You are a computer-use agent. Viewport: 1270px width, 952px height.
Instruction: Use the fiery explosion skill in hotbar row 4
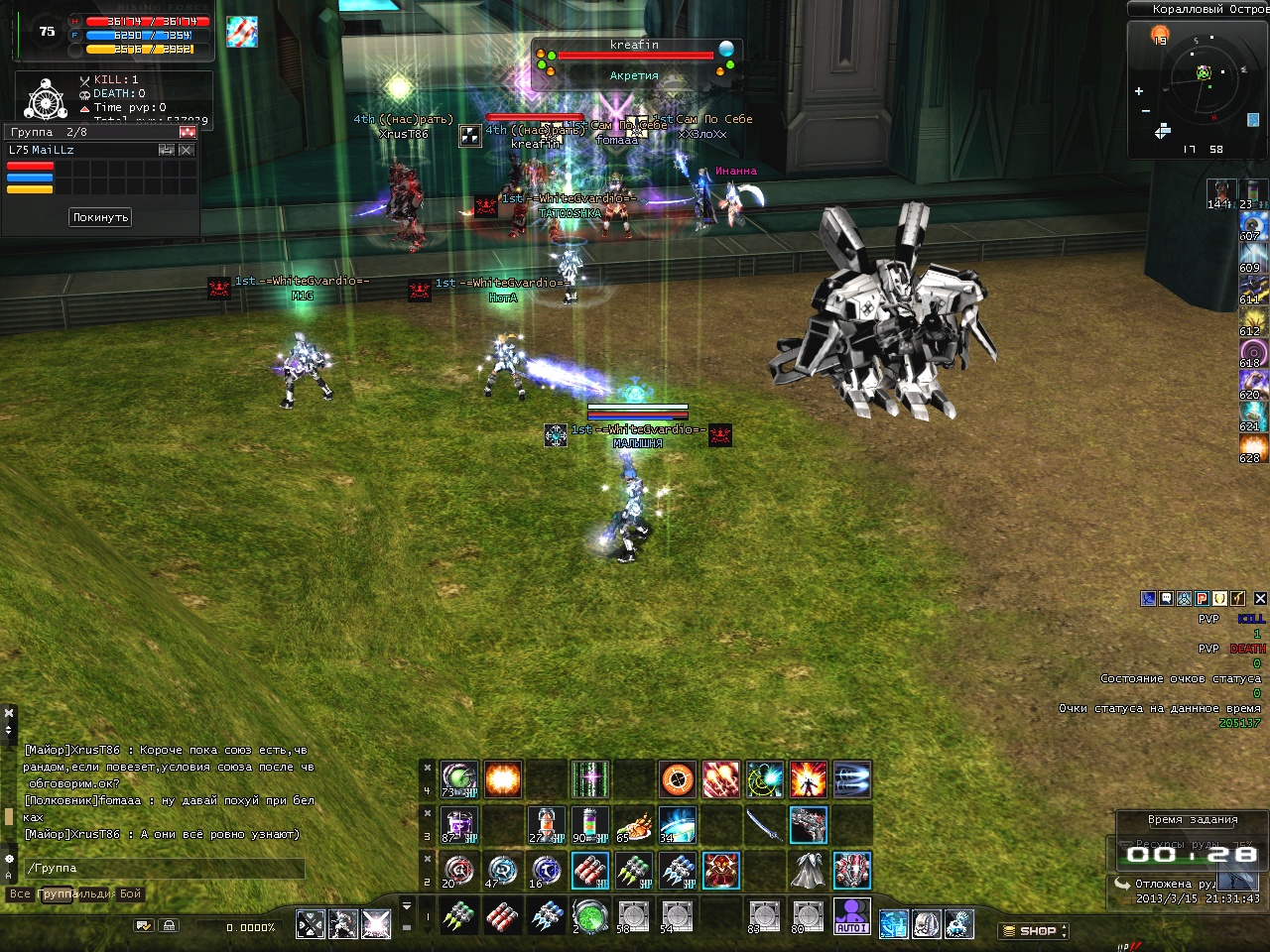[x=503, y=780]
